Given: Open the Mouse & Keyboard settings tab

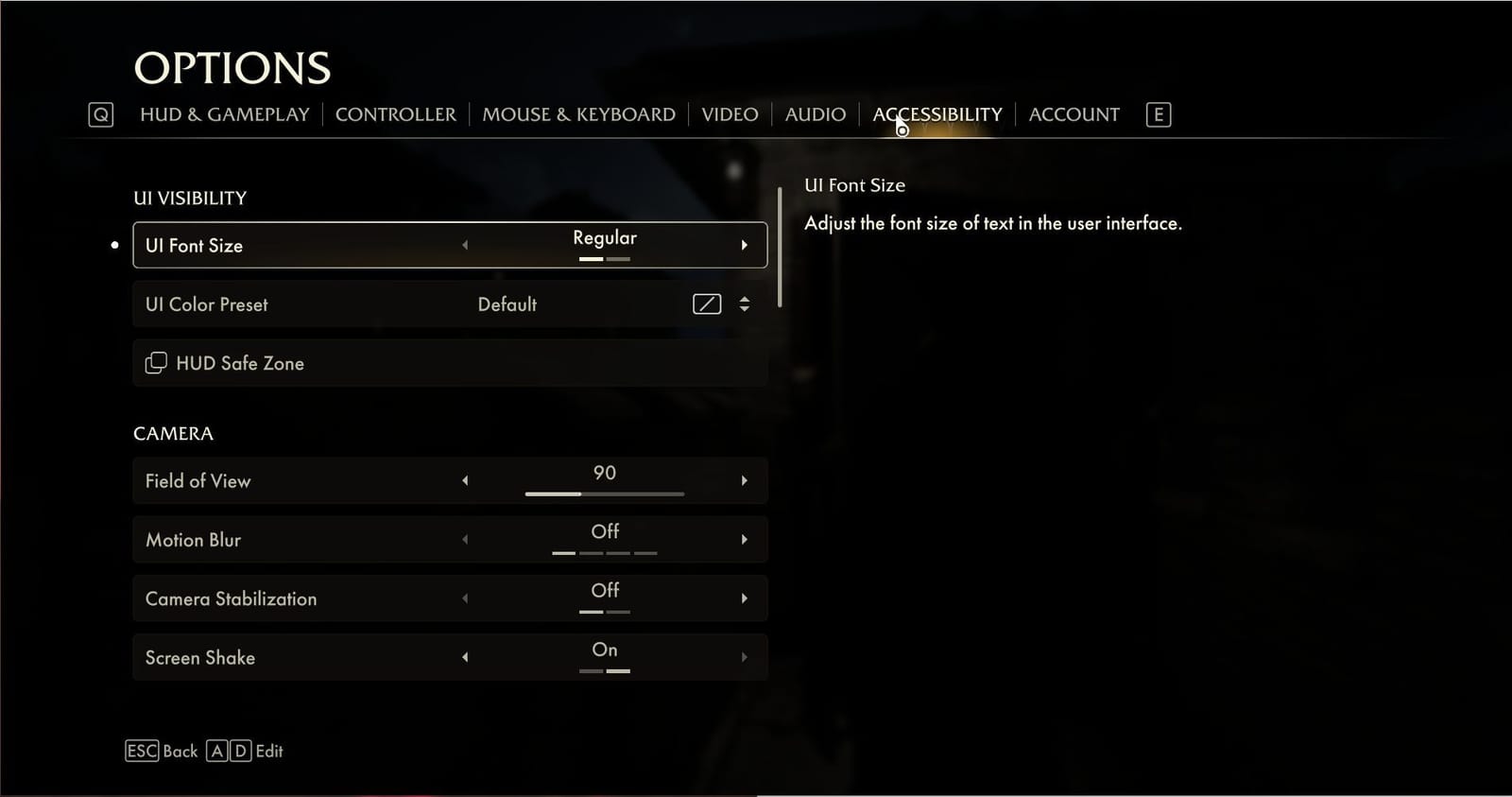Looking at the screenshot, I should pyautogui.click(x=578, y=113).
